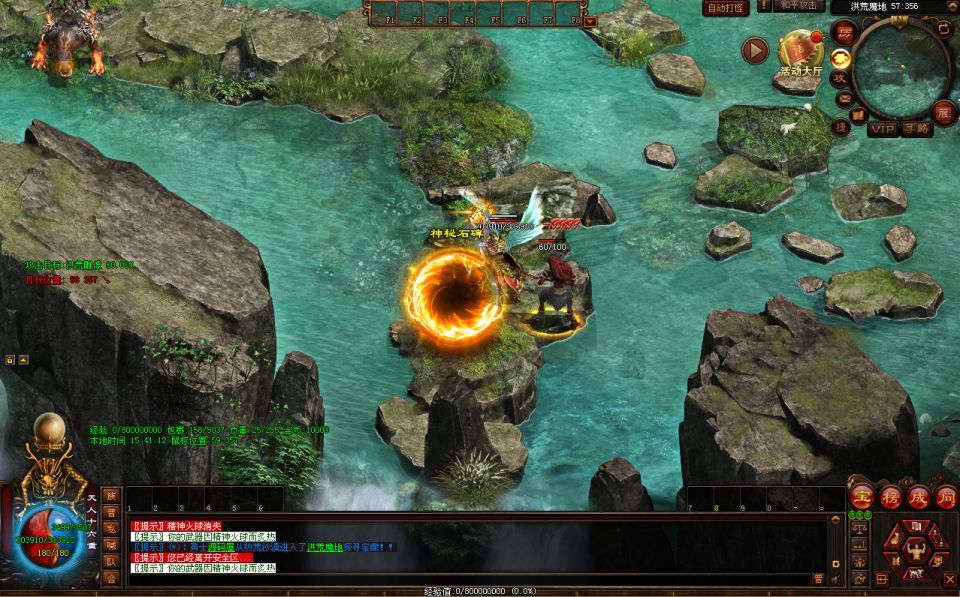Viewport: 960px width, 597px height.
Task: Click the round play arrow button
Action: 755,50
